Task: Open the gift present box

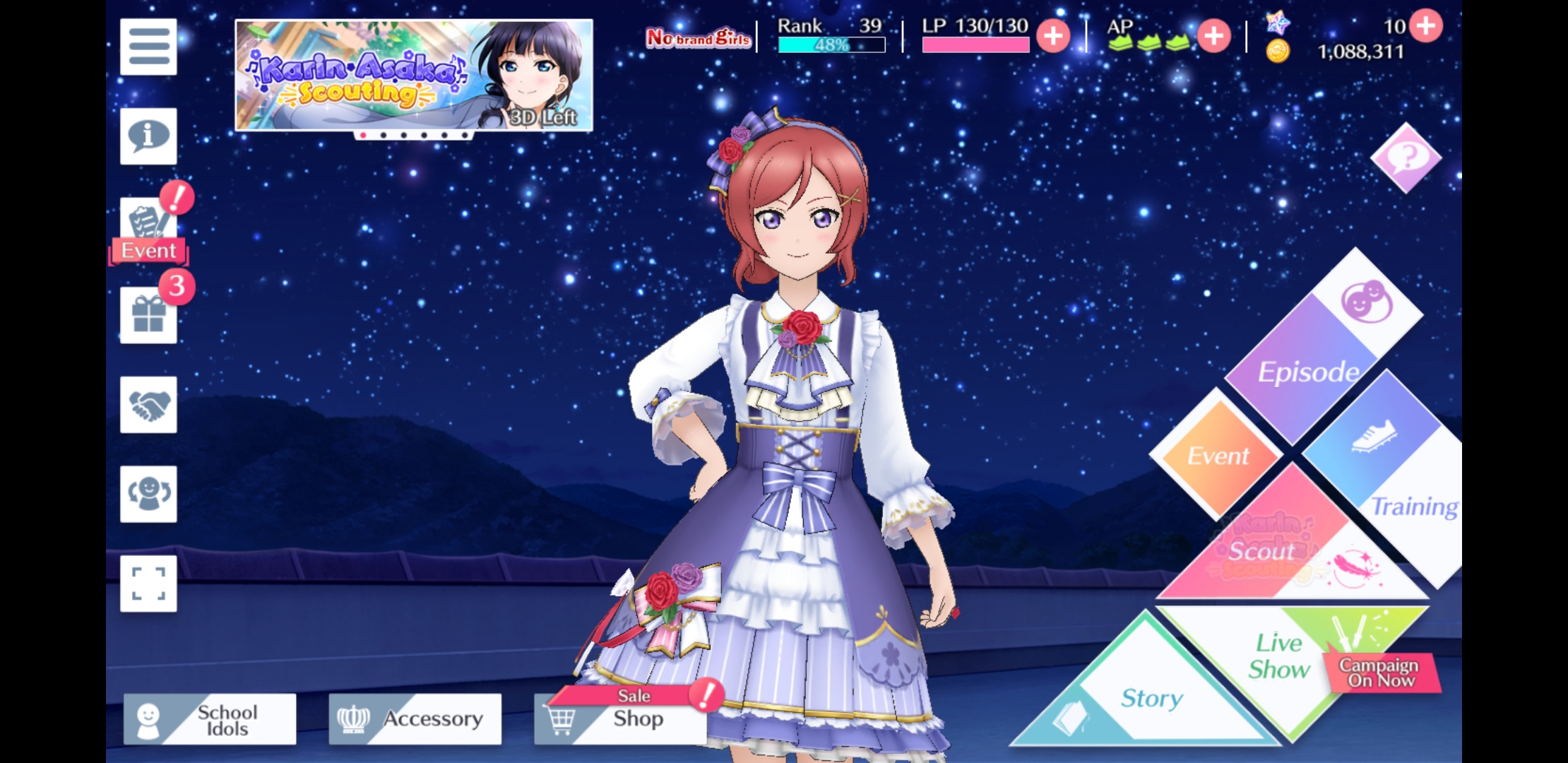Action: coord(148,315)
